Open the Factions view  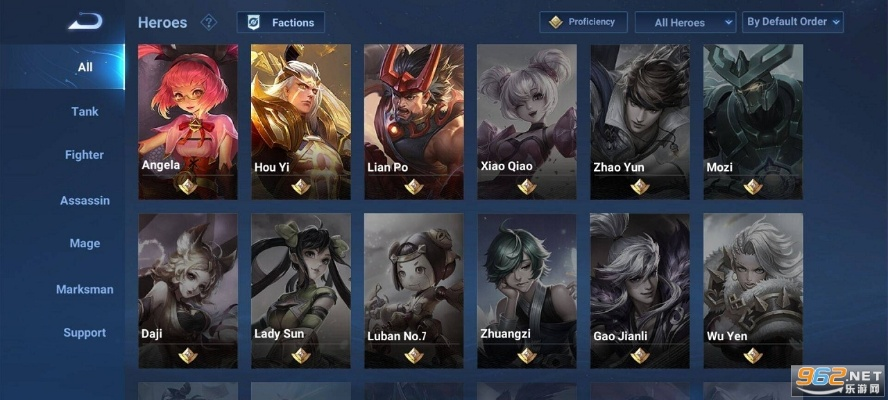(281, 22)
